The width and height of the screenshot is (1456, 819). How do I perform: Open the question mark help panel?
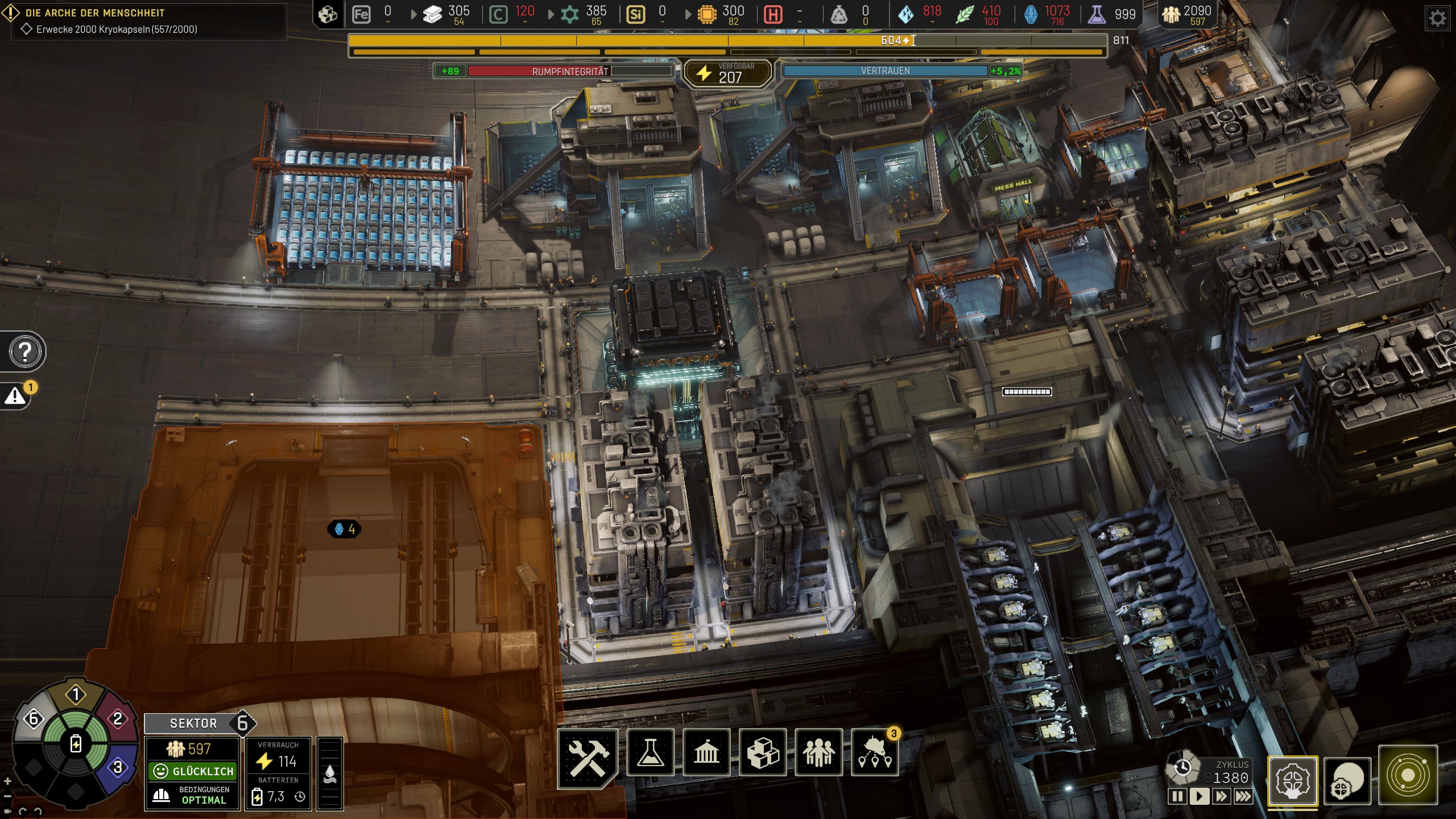[25, 351]
